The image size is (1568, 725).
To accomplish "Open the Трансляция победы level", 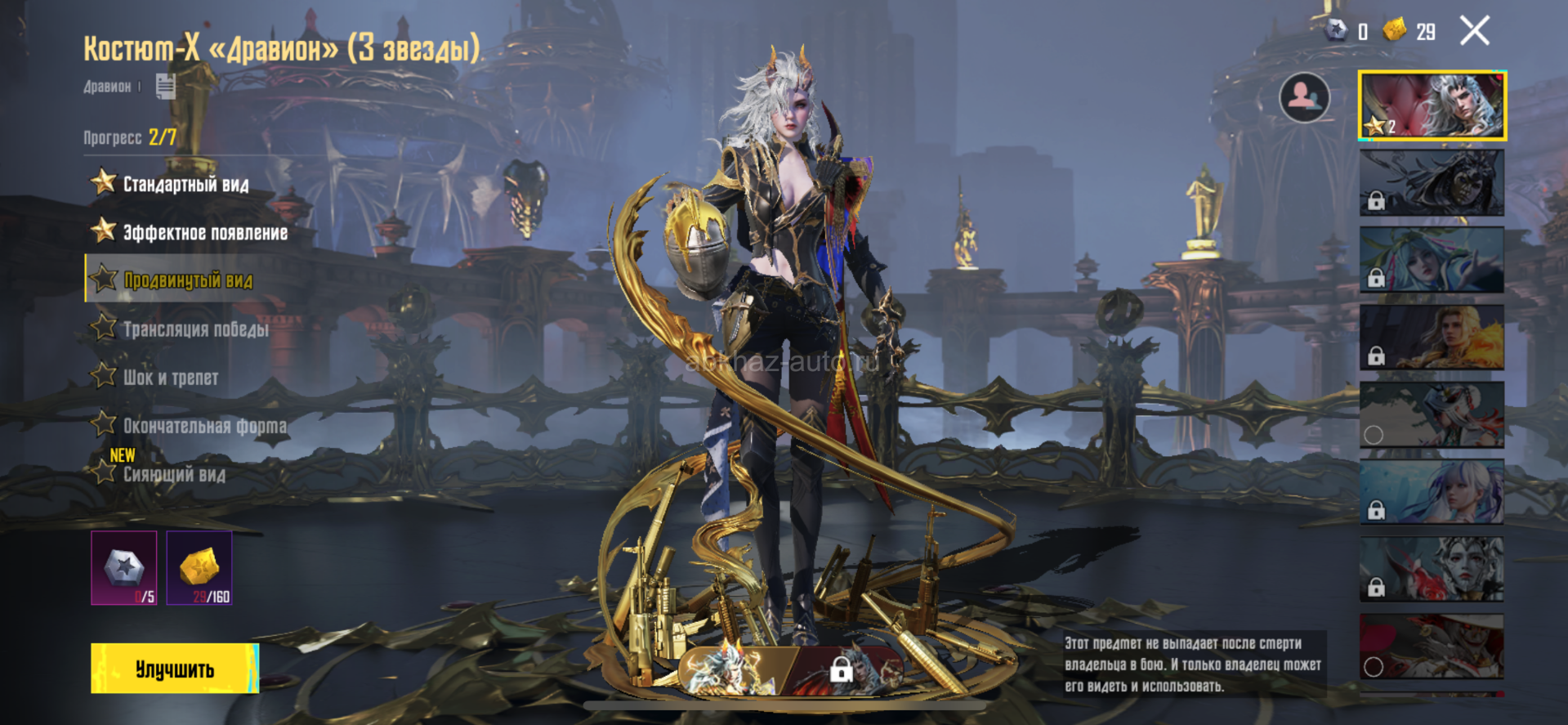I will 195,329.
